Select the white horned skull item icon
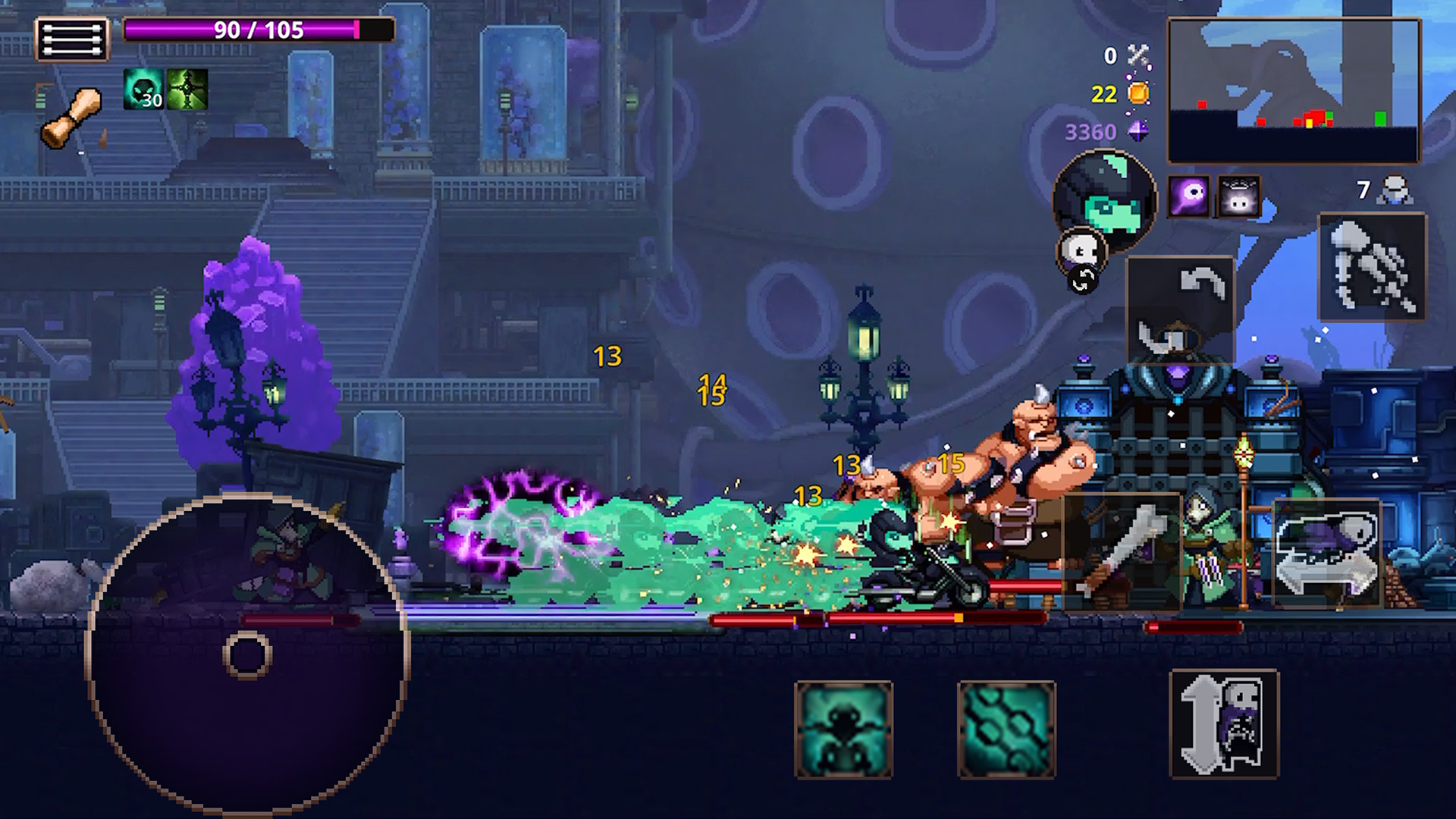The height and width of the screenshot is (819, 1456). tap(1238, 197)
